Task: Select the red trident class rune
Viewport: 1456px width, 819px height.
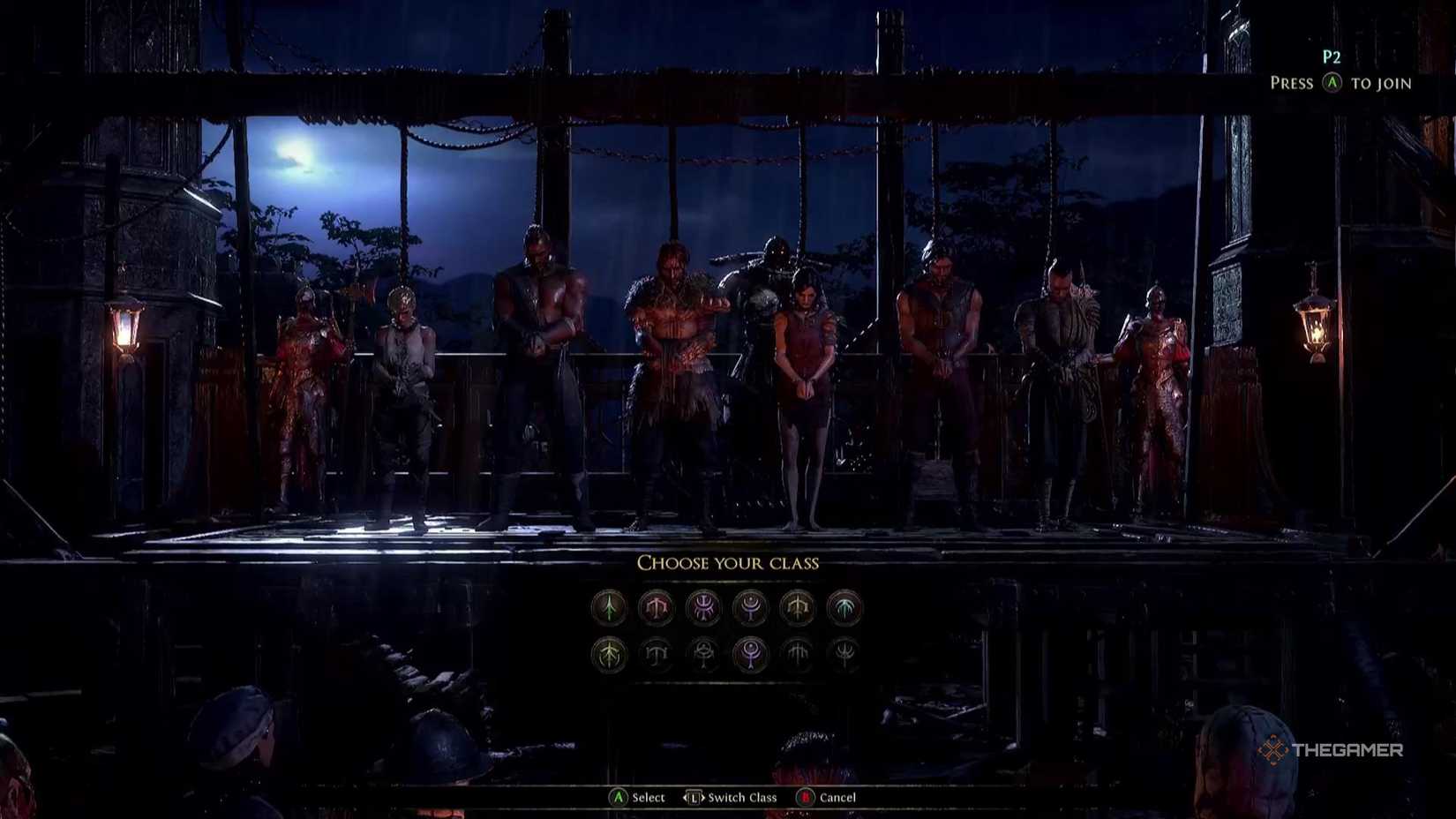Action: [656, 609]
